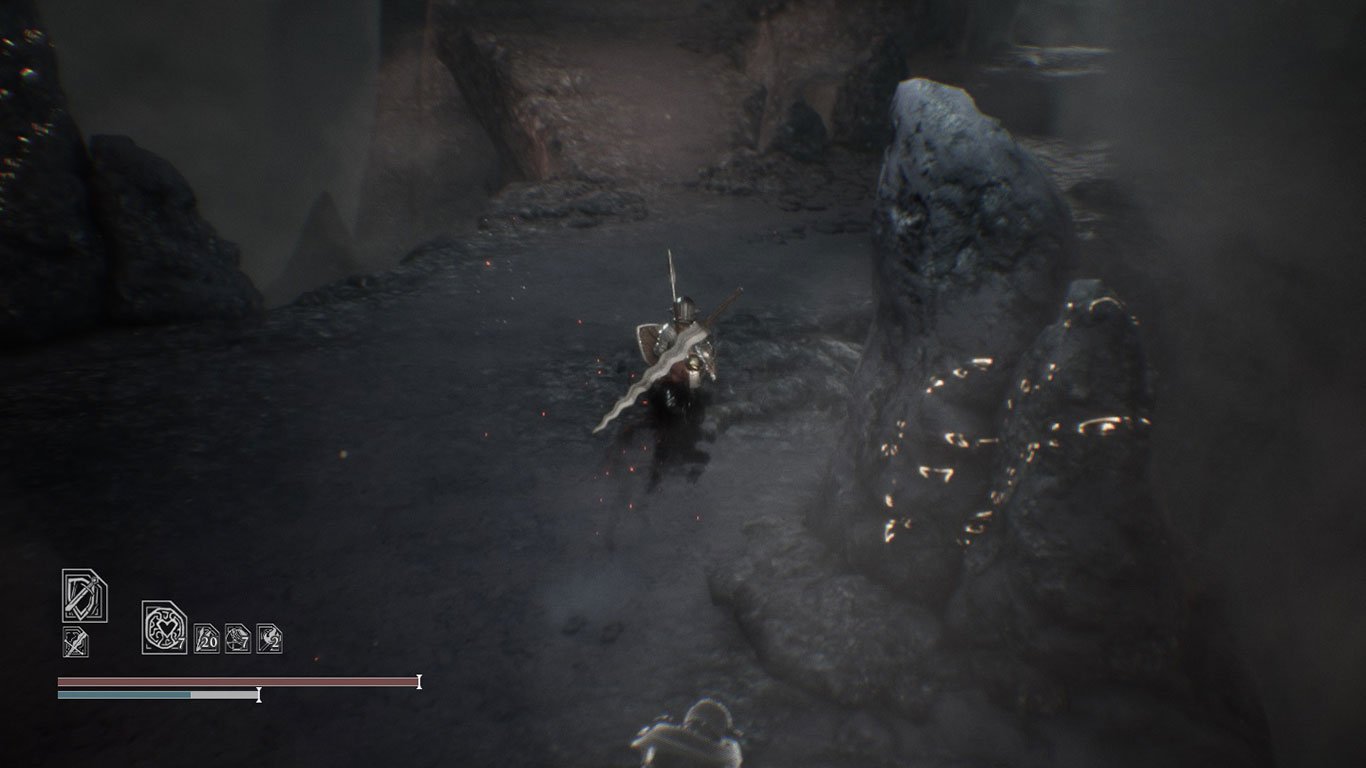Select the sword and shield equipment icon

pyautogui.click(x=84, y=596)
